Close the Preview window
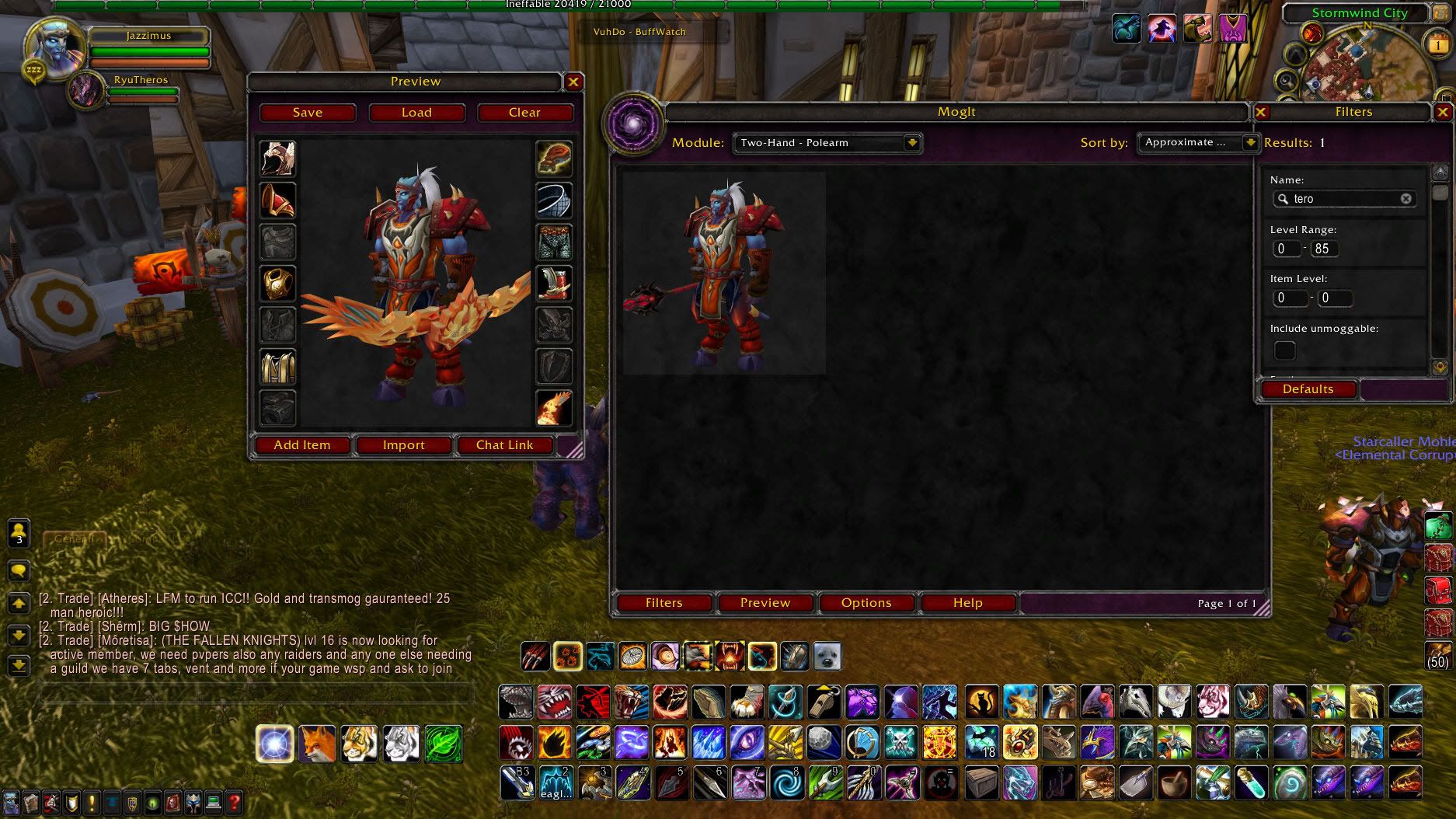Image resolution: width=1456 pixels, height=819 pixels. click(573, 82)
